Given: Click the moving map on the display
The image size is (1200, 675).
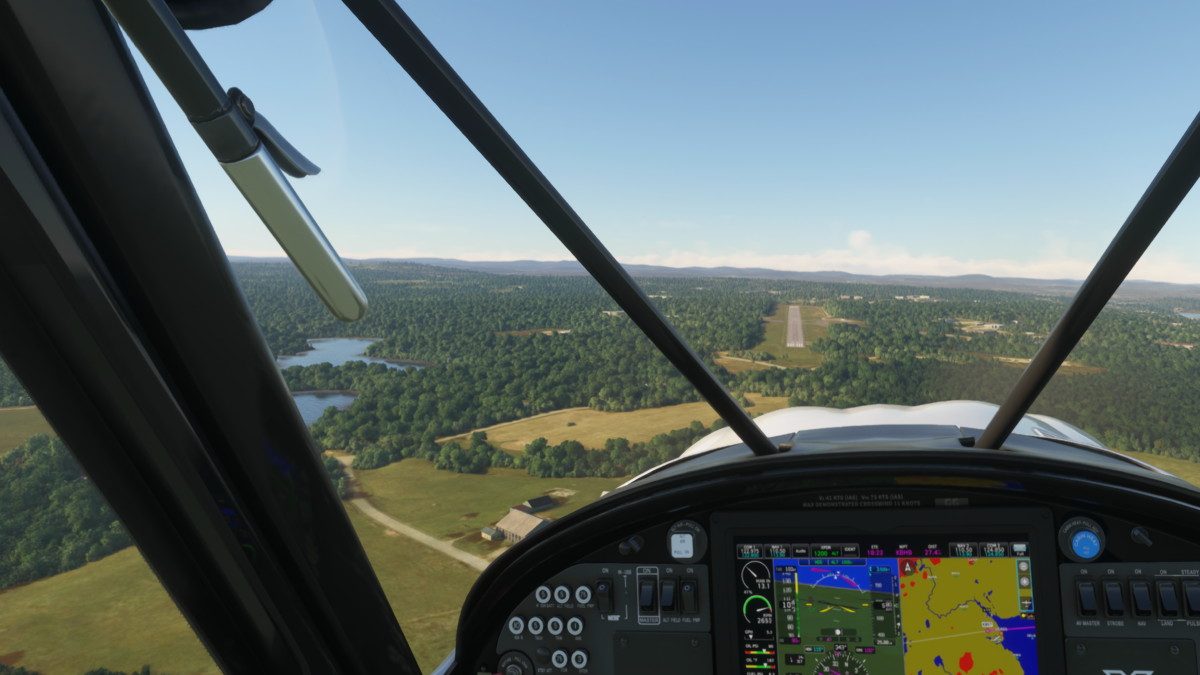Looking at the screenshot, I should (x=965, y=615).
